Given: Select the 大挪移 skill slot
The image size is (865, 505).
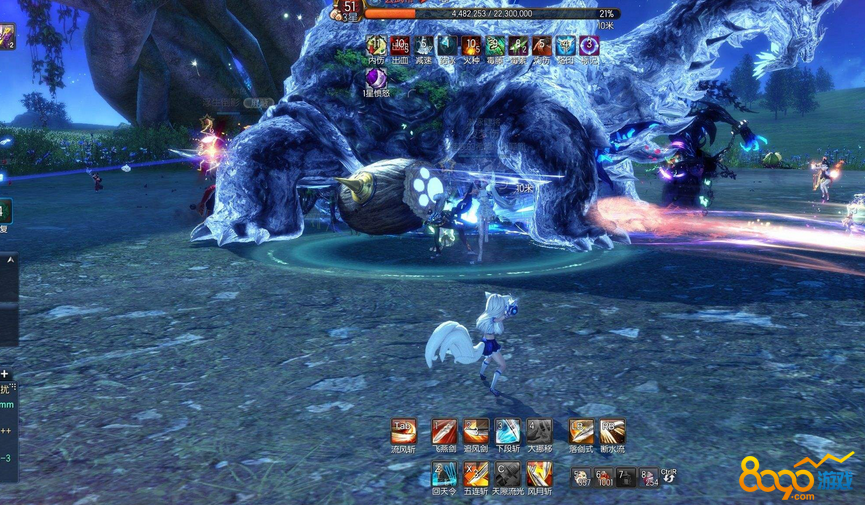Looking at the screenshot, I should tap(539, 431).
